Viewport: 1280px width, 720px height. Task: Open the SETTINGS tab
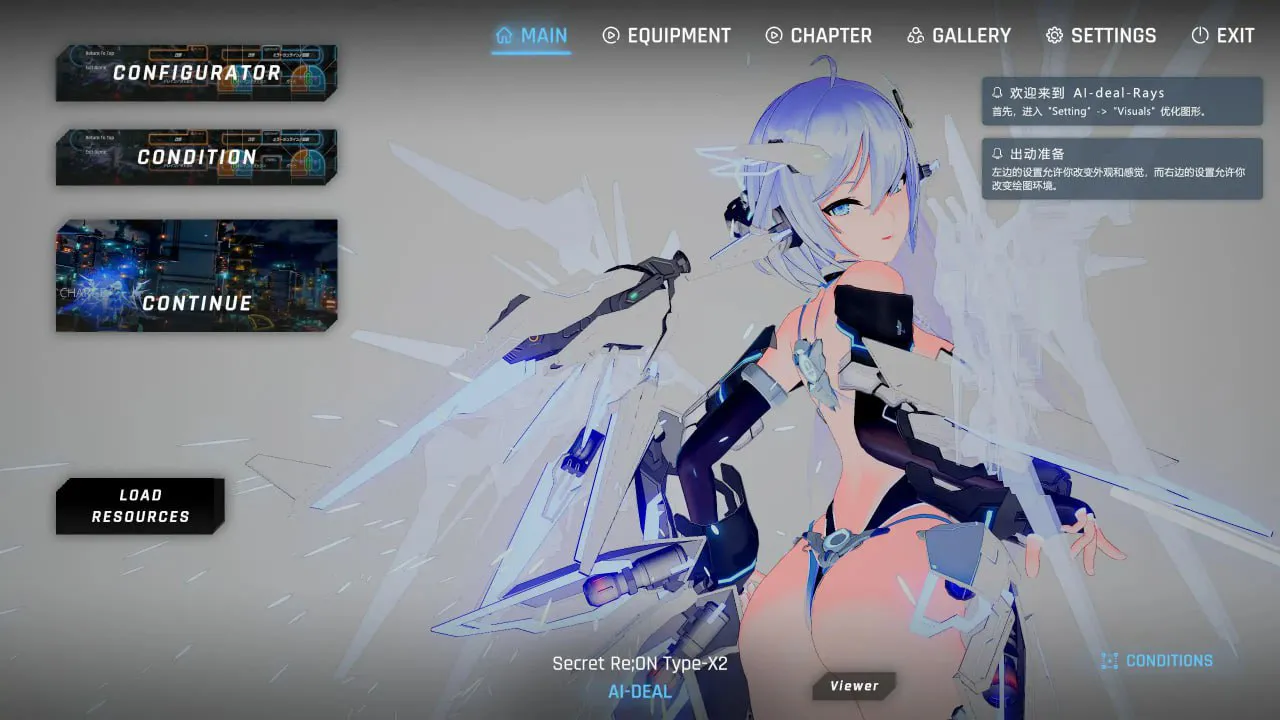[x=1101, y=36]
